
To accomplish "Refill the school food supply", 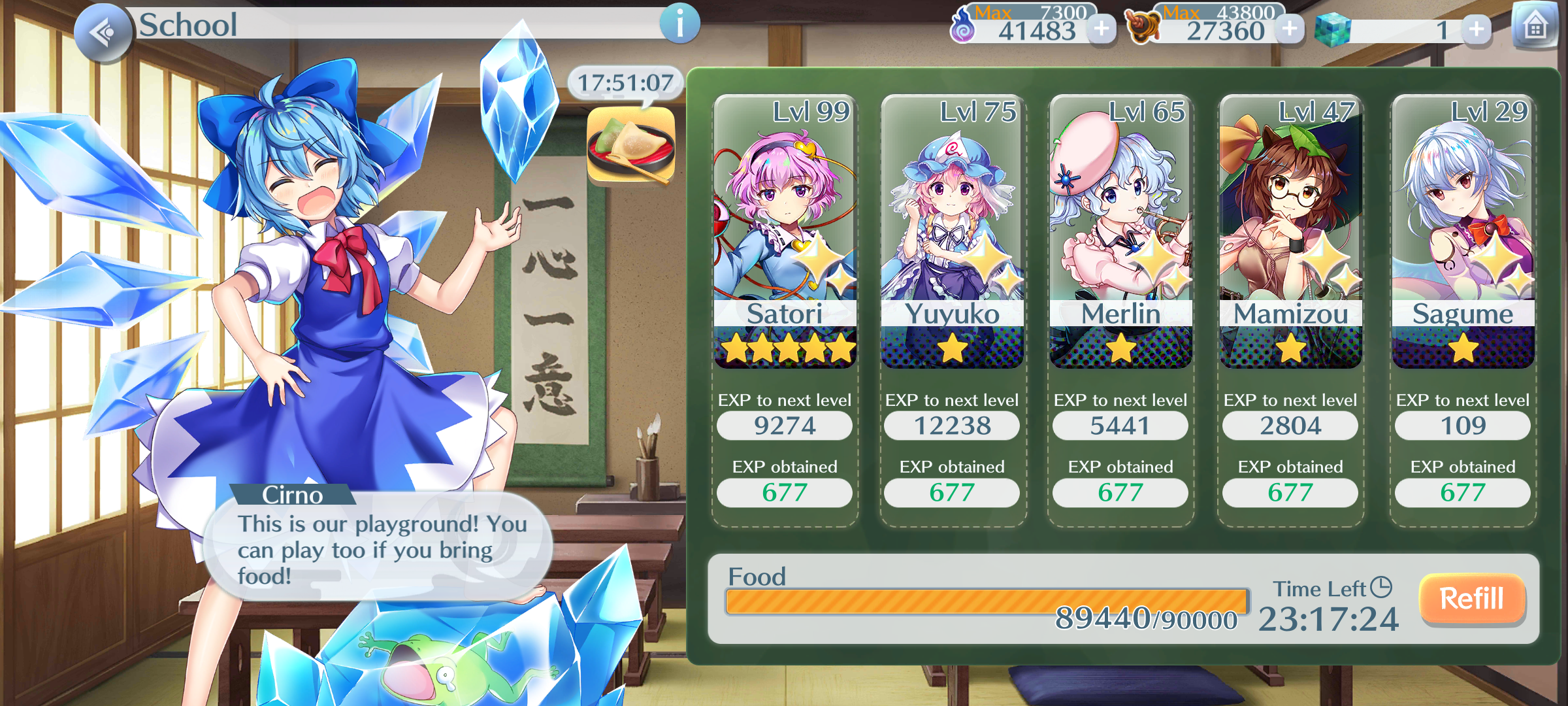I will pos(1472,599).
